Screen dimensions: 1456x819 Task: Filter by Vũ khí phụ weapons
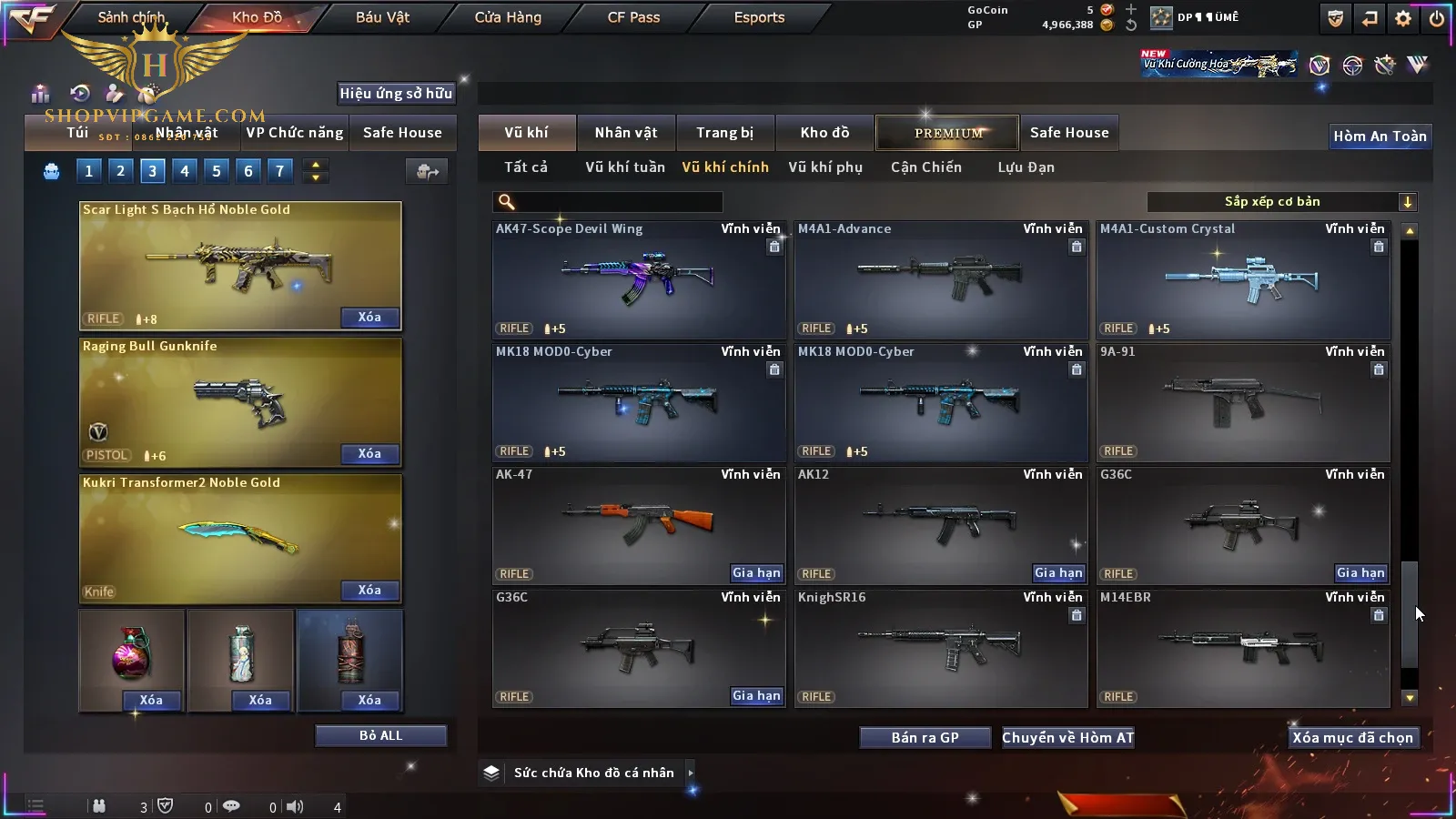[x=824, y=167]
